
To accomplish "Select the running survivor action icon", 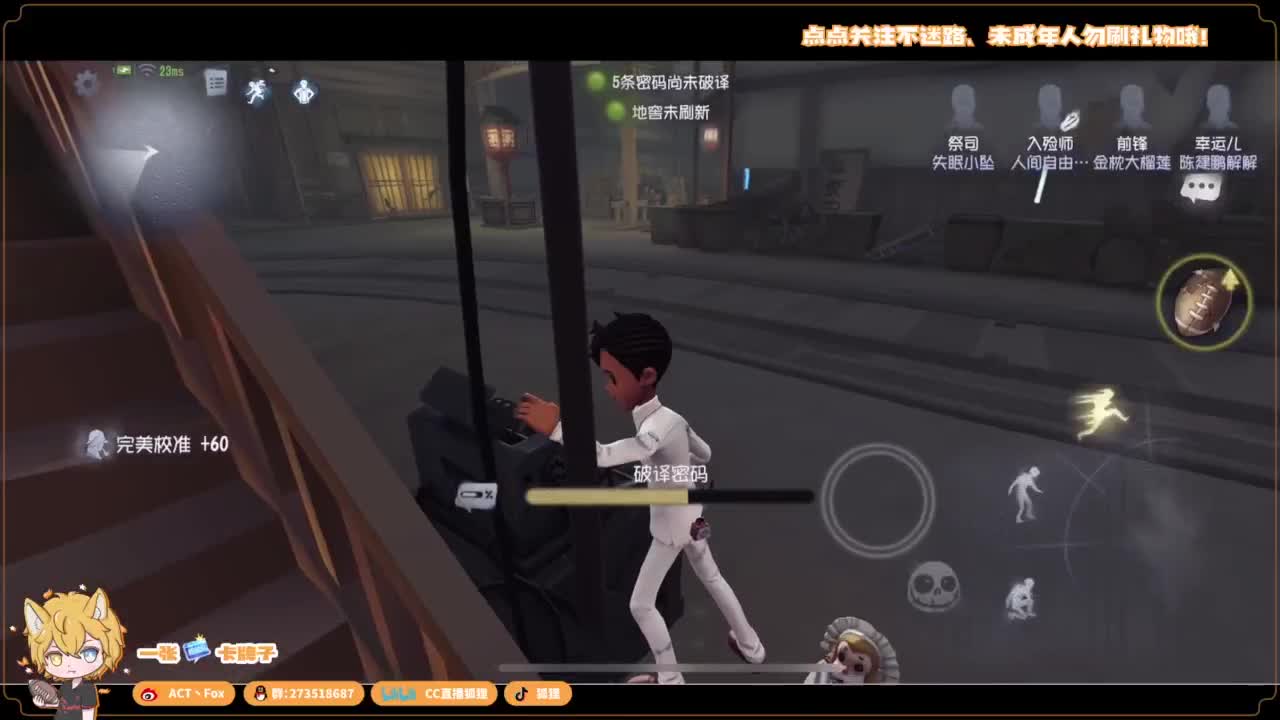I will (254, 90).
